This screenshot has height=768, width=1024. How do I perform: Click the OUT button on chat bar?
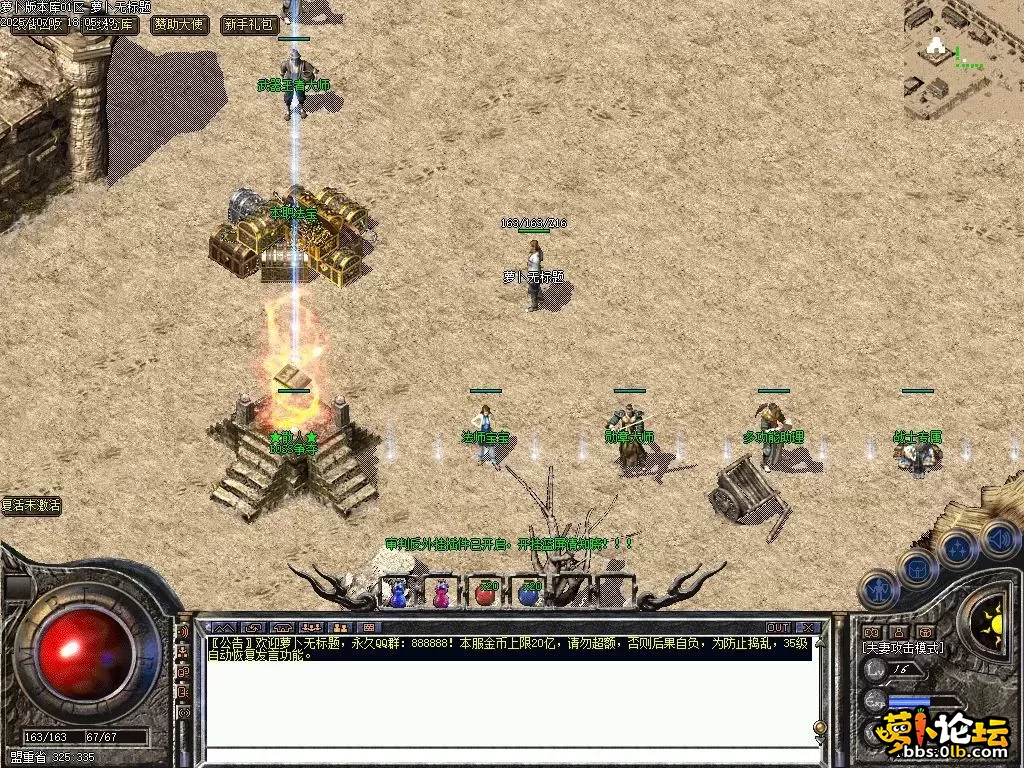pos(777,628)
